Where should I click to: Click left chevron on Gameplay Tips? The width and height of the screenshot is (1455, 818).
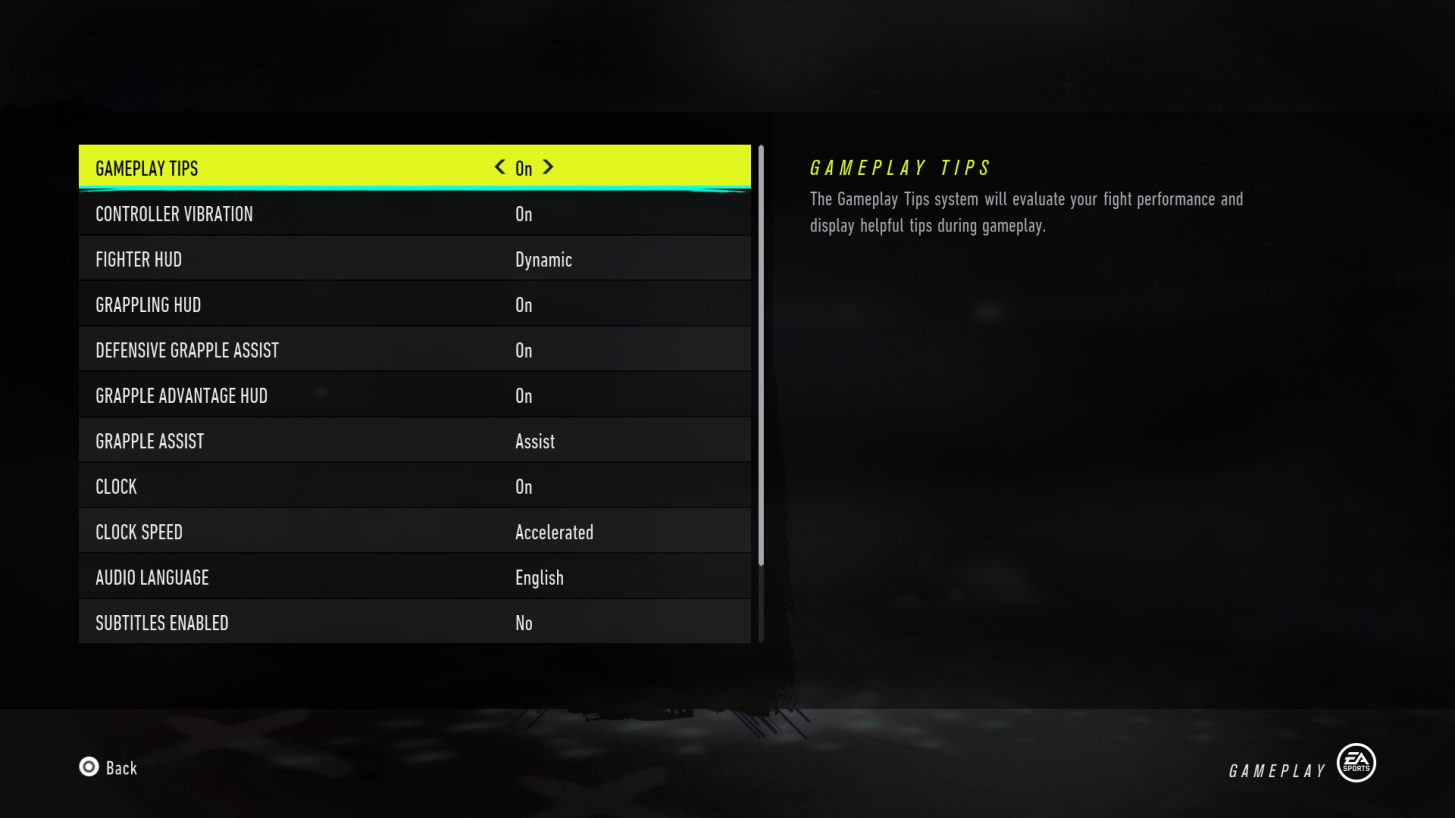tap(498, 167)
